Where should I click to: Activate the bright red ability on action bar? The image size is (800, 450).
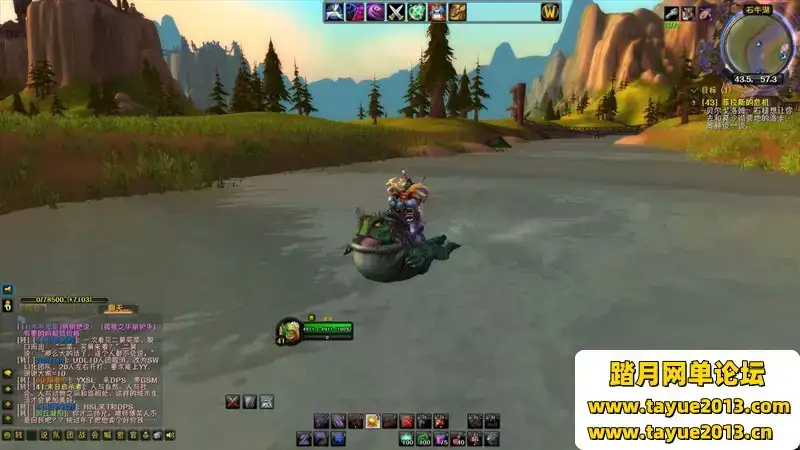click(406, 421)
